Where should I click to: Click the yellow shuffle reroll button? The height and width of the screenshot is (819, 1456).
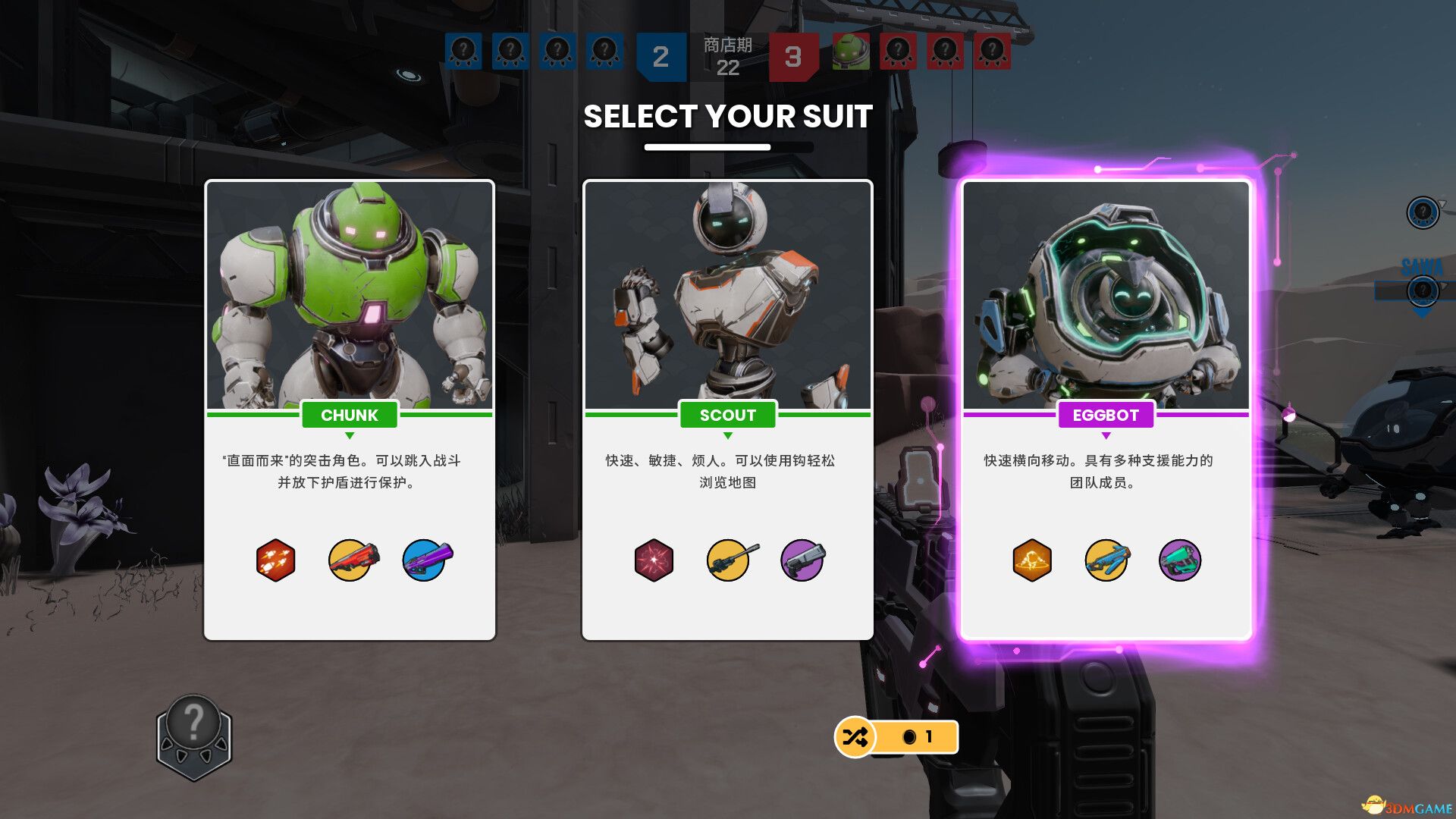click(x=855, y=736)
